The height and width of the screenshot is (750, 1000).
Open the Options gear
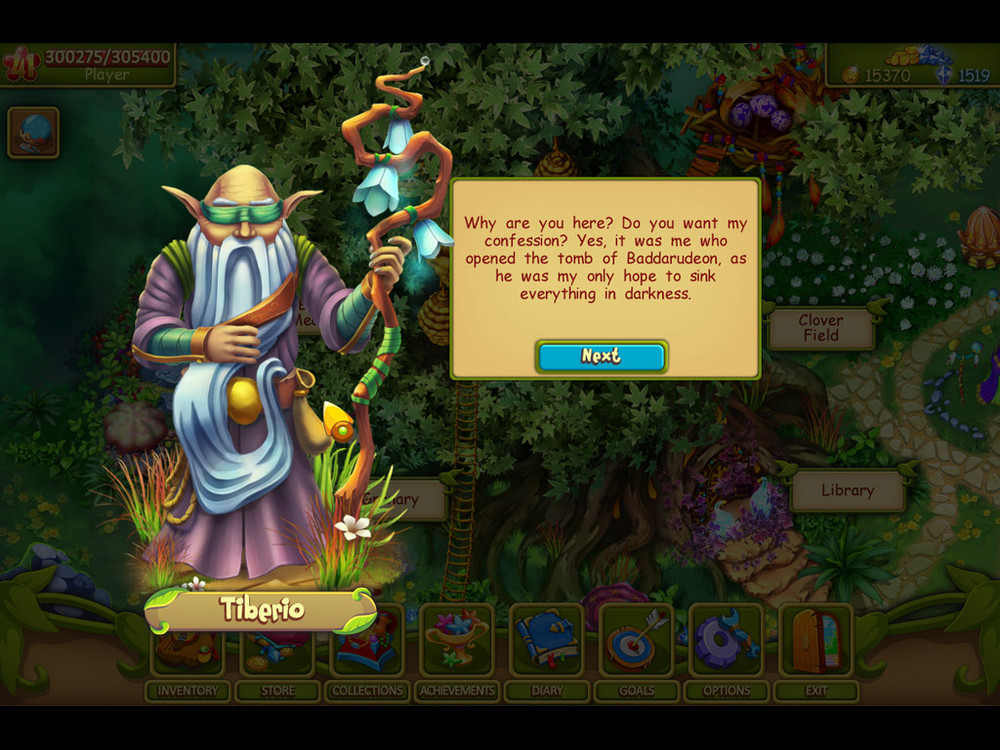point(727,640)
